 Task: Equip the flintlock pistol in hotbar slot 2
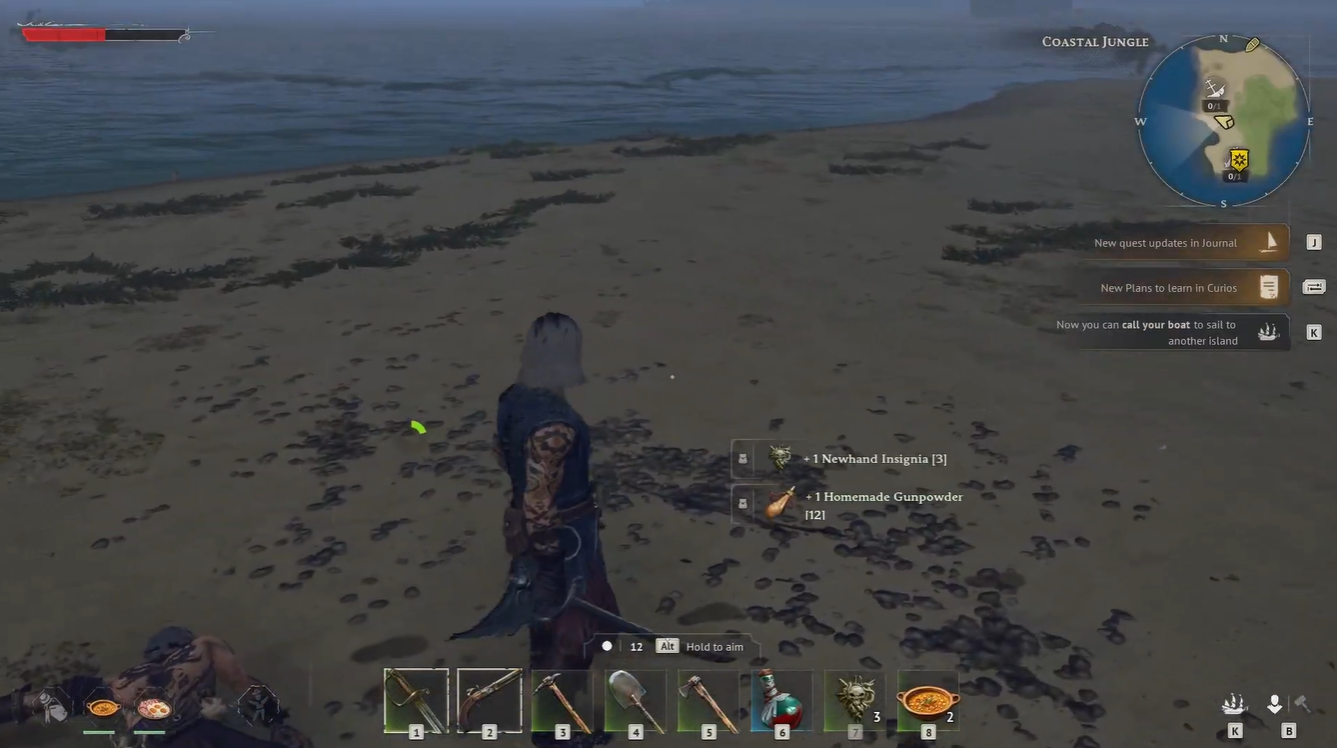(489, 698)
